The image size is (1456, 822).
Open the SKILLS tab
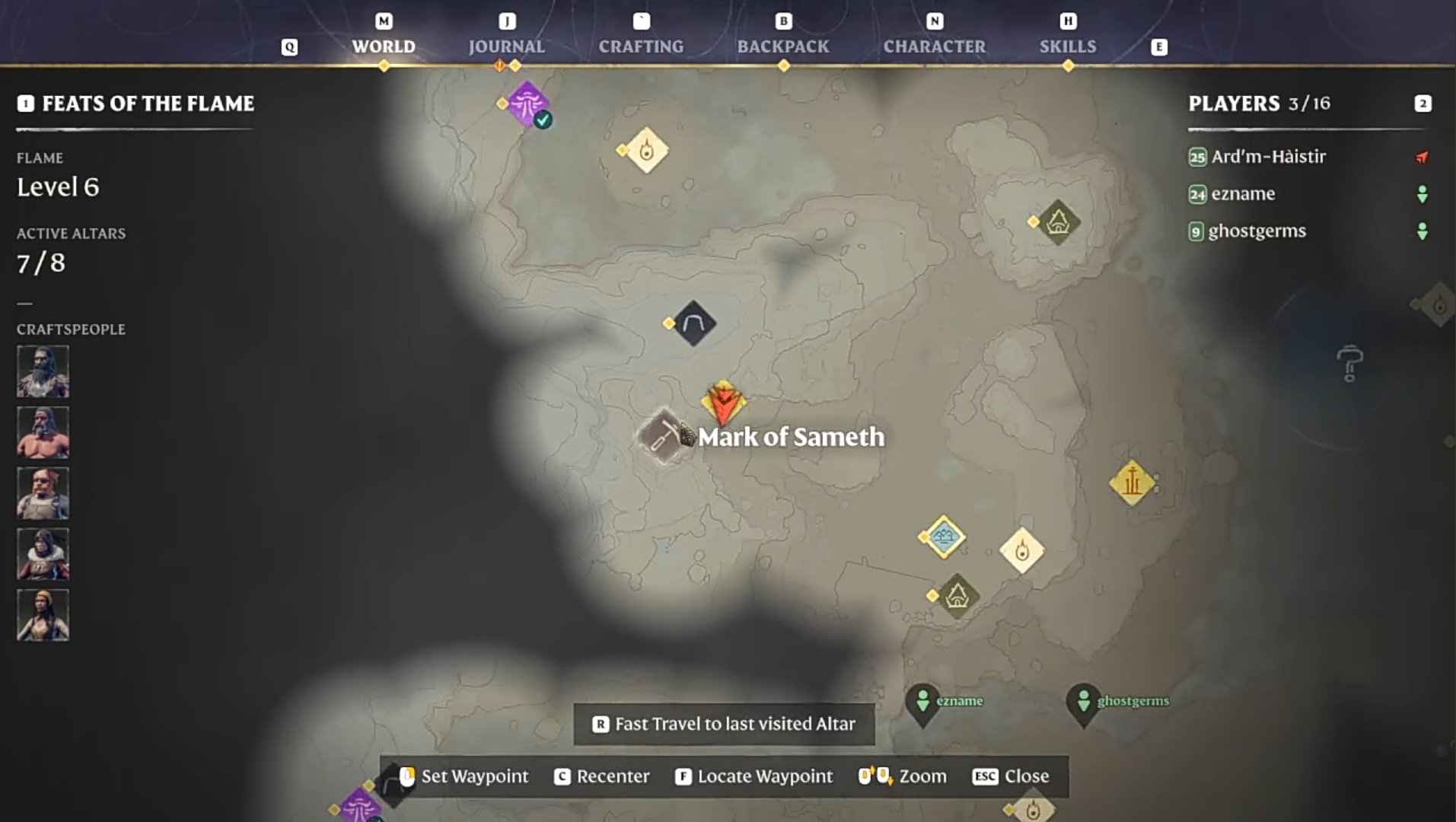[1068, 46]
